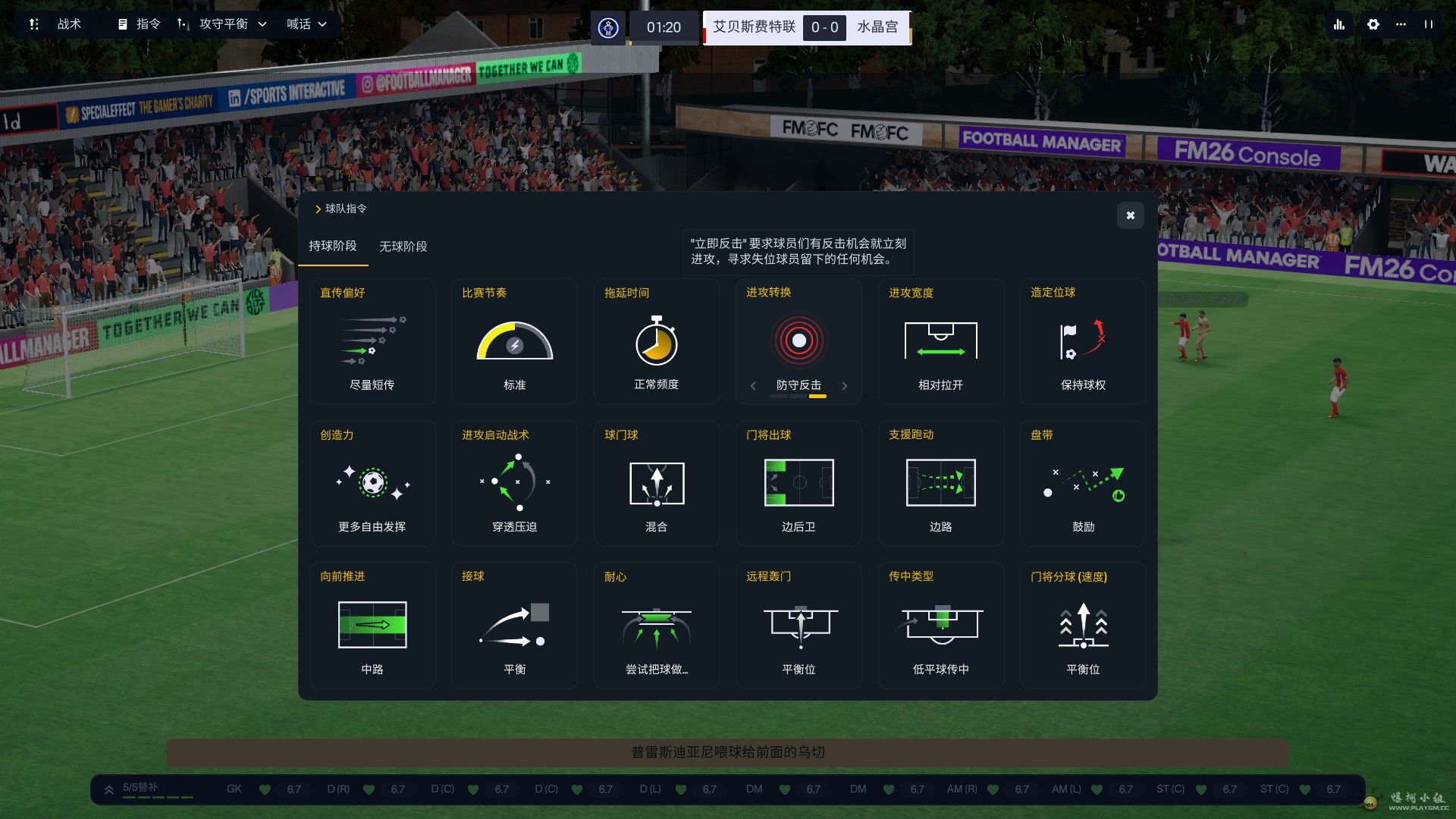Choose the 创造力 creativity tile

[372, 483]
